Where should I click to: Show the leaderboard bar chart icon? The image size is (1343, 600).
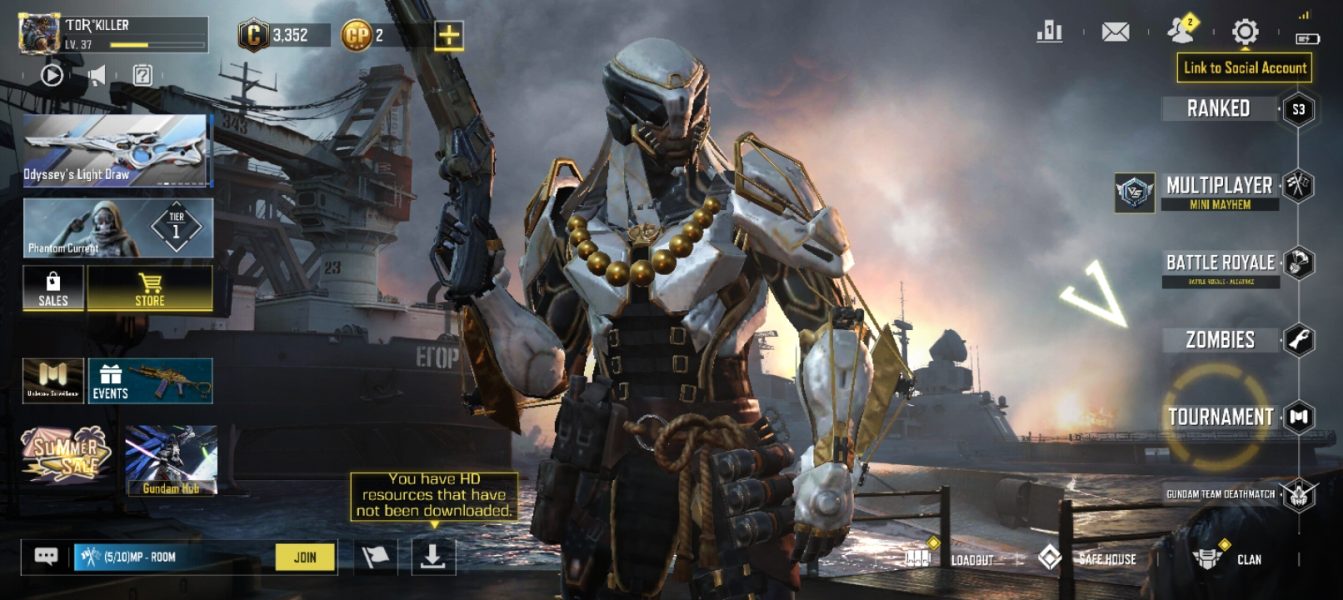click(x=1050, y=32)
